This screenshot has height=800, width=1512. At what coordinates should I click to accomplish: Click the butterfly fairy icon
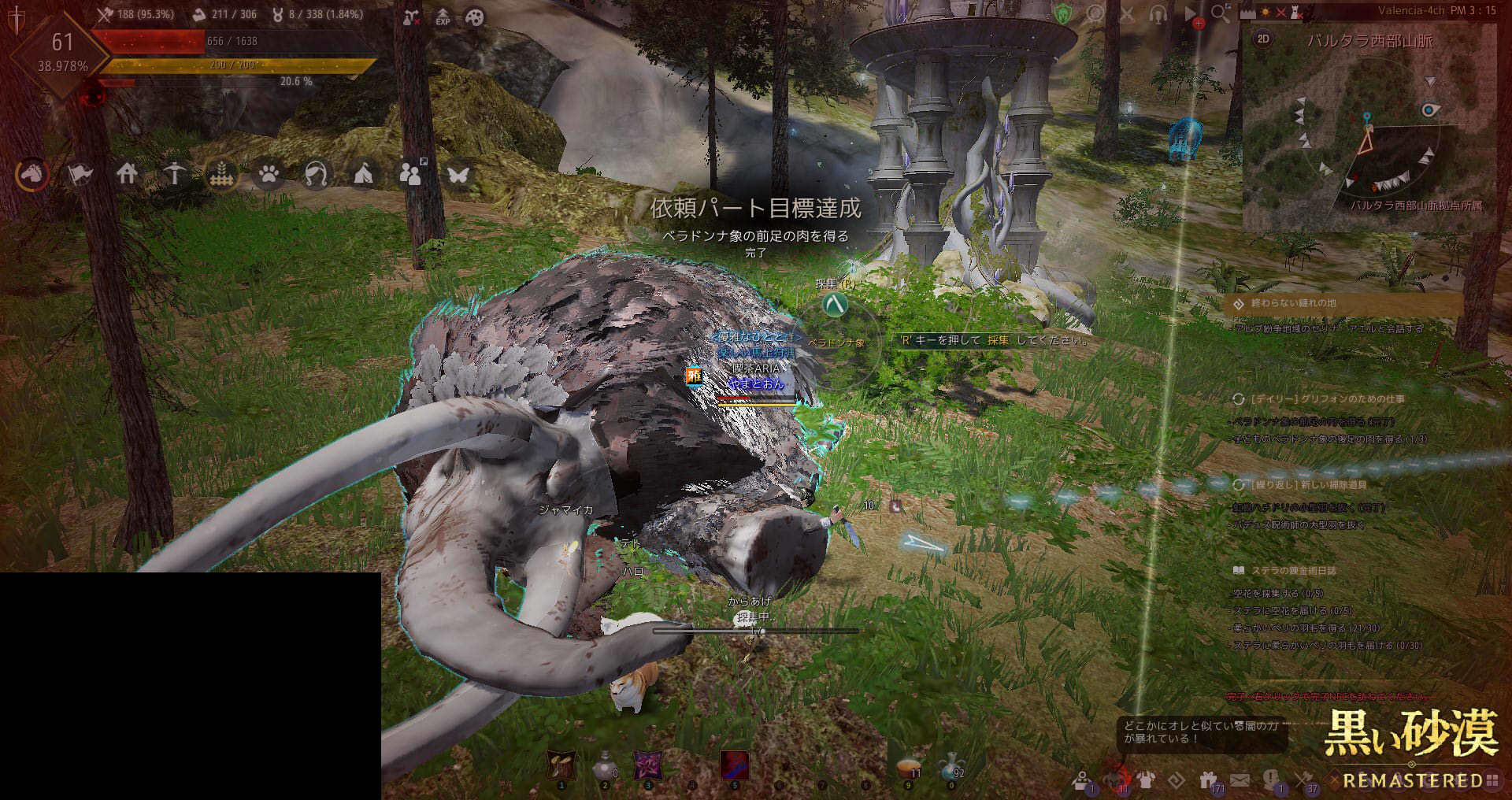(x=458, y=173)
